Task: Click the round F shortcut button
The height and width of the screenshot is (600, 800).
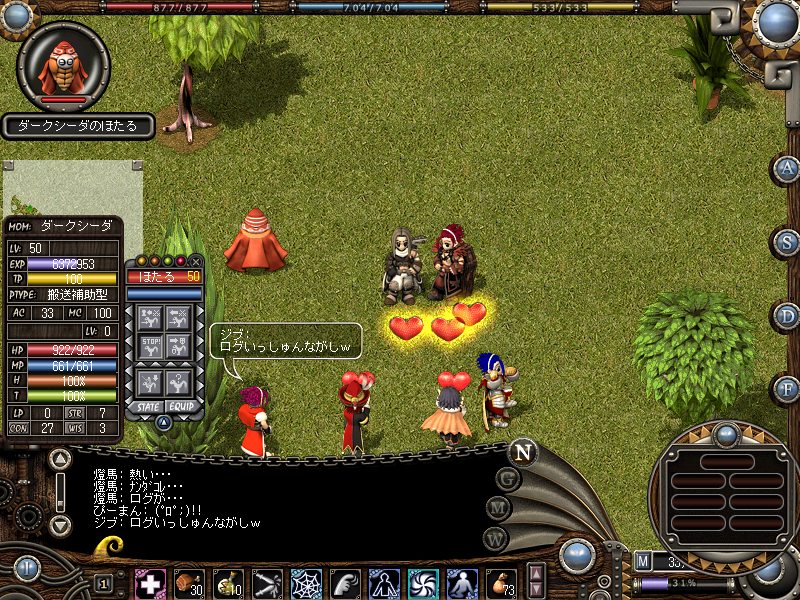Action: click(x=788, y=389)
